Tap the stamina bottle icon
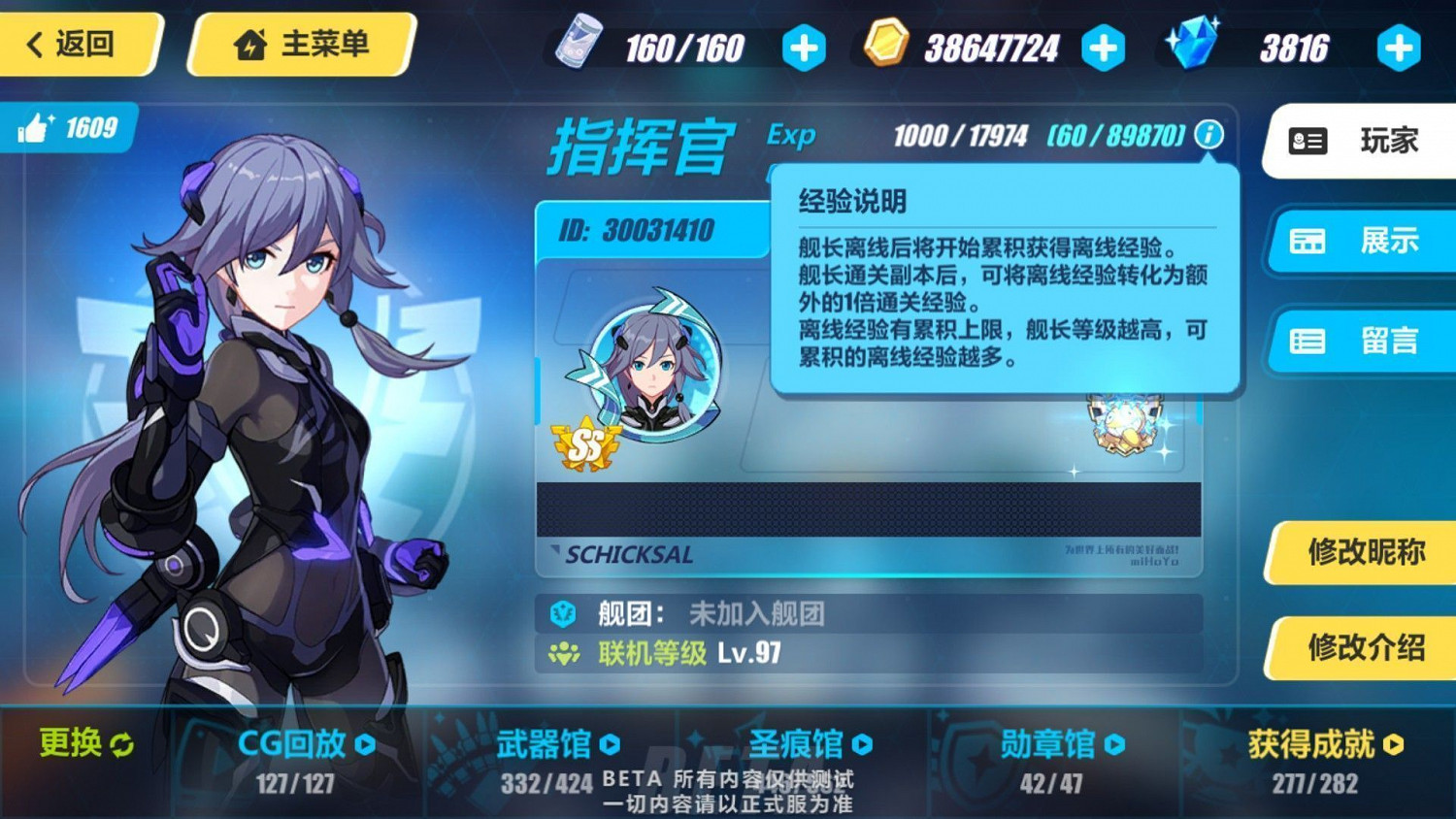1456x819 pixels. click(579, 43)
